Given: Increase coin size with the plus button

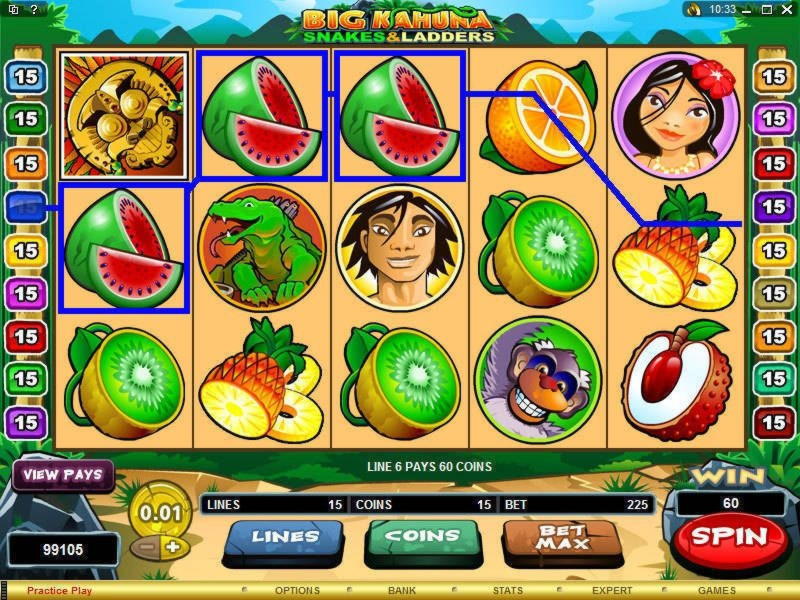Looking at the screenshot, I should 172,547.
